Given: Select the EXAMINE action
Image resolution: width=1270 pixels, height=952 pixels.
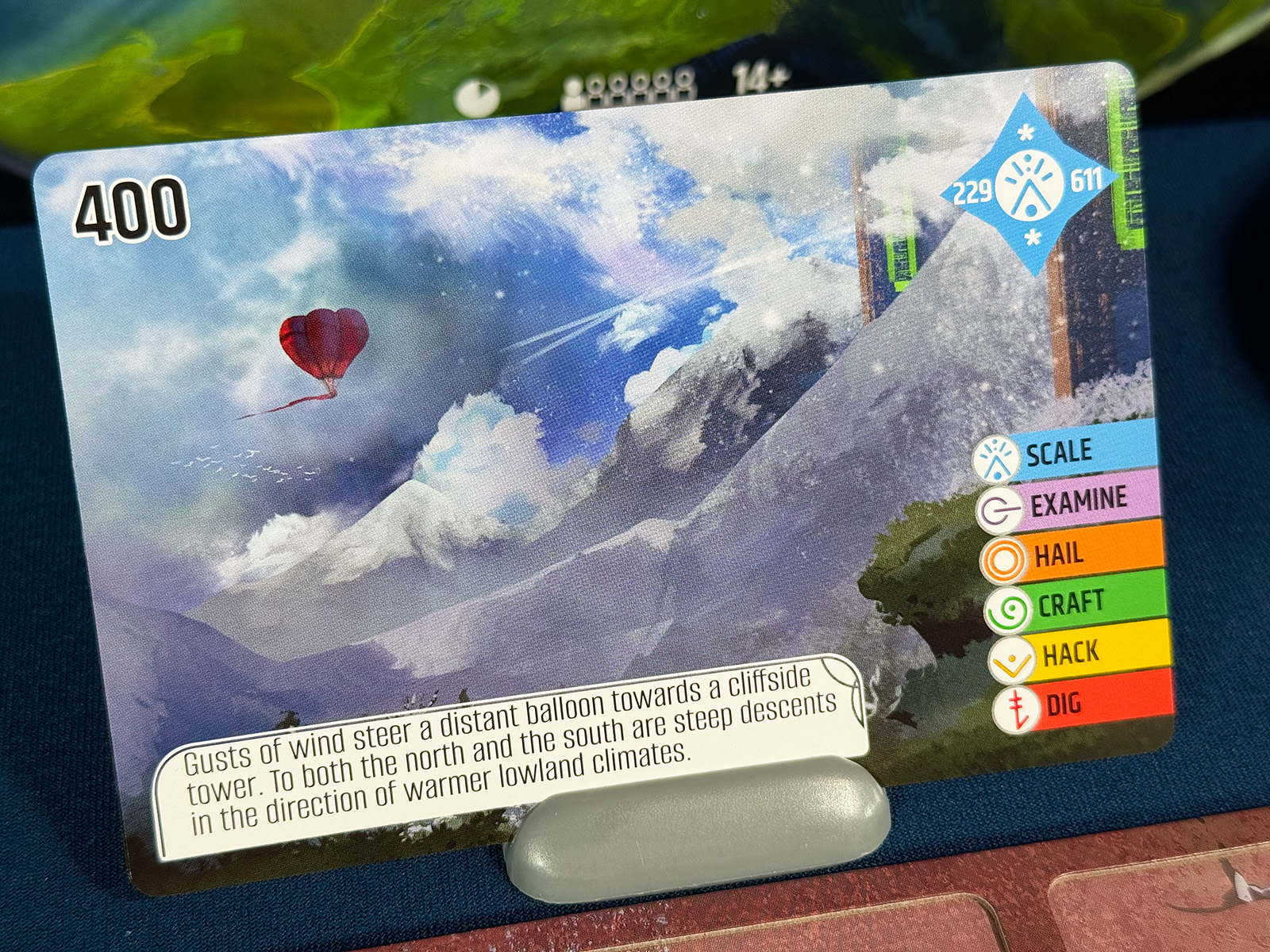Looking at the screenshot, I should point(1078,501).
